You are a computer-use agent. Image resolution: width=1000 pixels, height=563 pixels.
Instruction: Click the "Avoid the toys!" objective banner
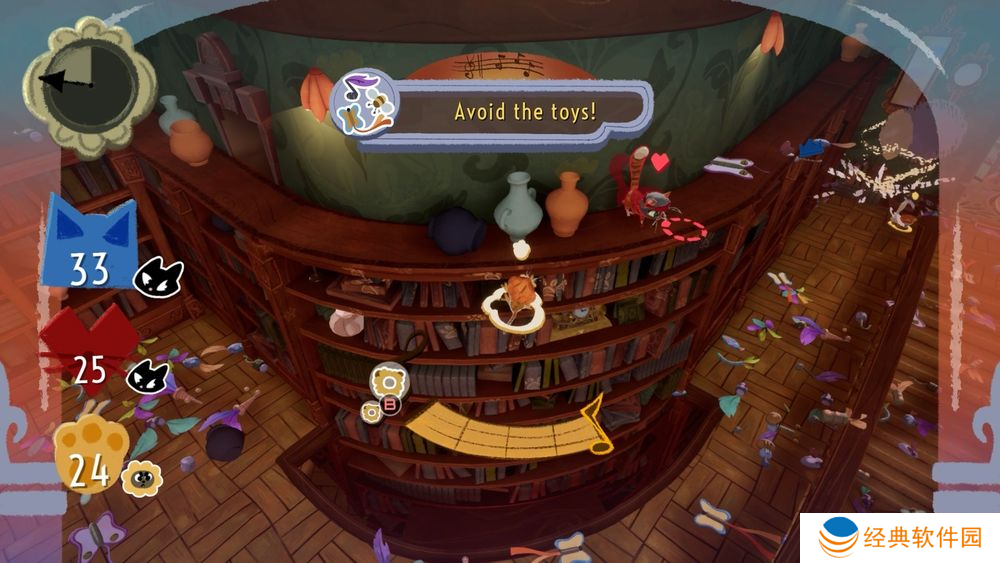pyautogui.click(x=524, y=110)
